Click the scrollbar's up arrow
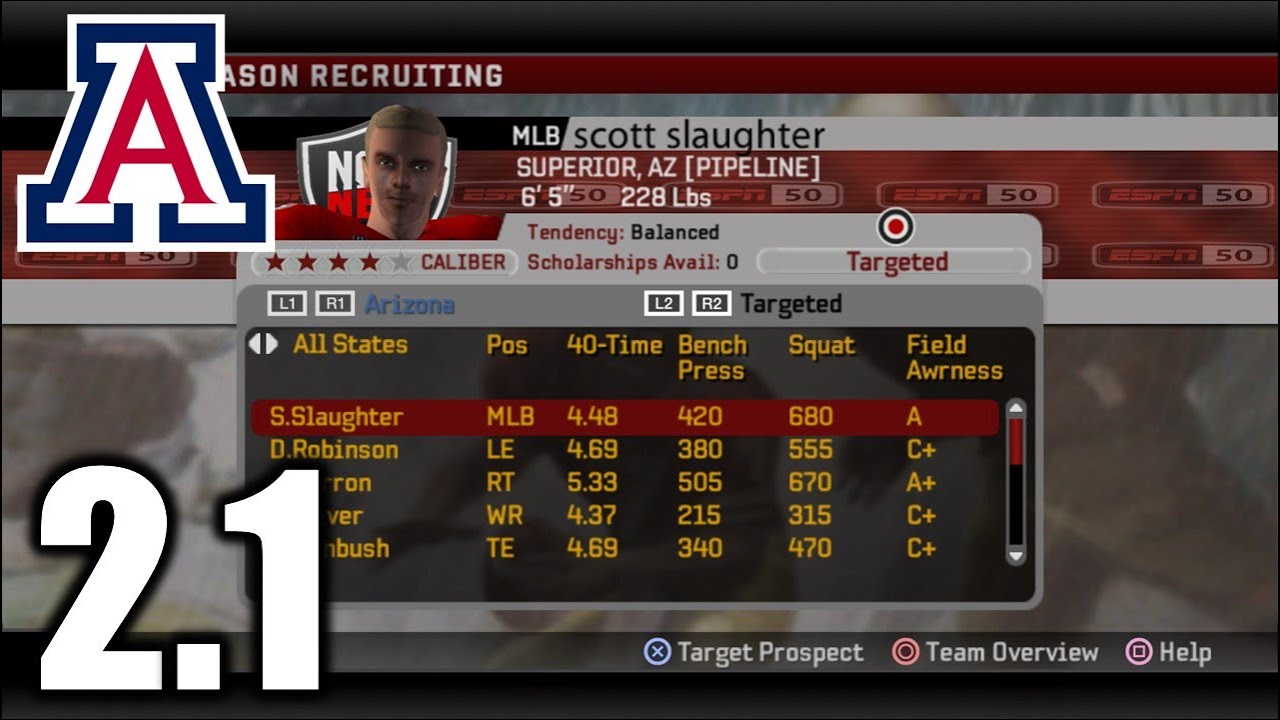Screen dimensions: 1280x720 pos(1015,408)
